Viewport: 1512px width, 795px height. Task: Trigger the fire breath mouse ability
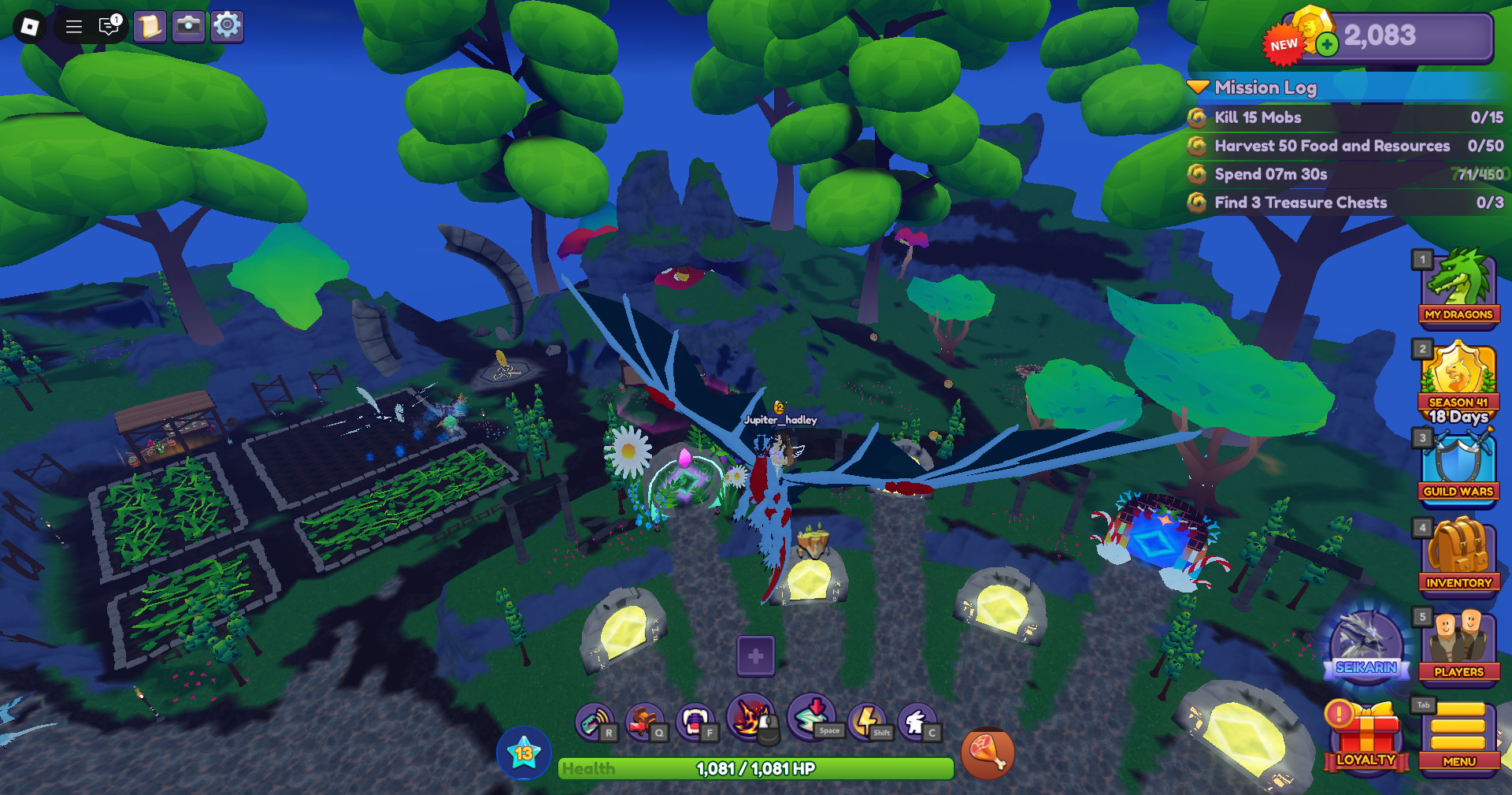tap(750, 719)
